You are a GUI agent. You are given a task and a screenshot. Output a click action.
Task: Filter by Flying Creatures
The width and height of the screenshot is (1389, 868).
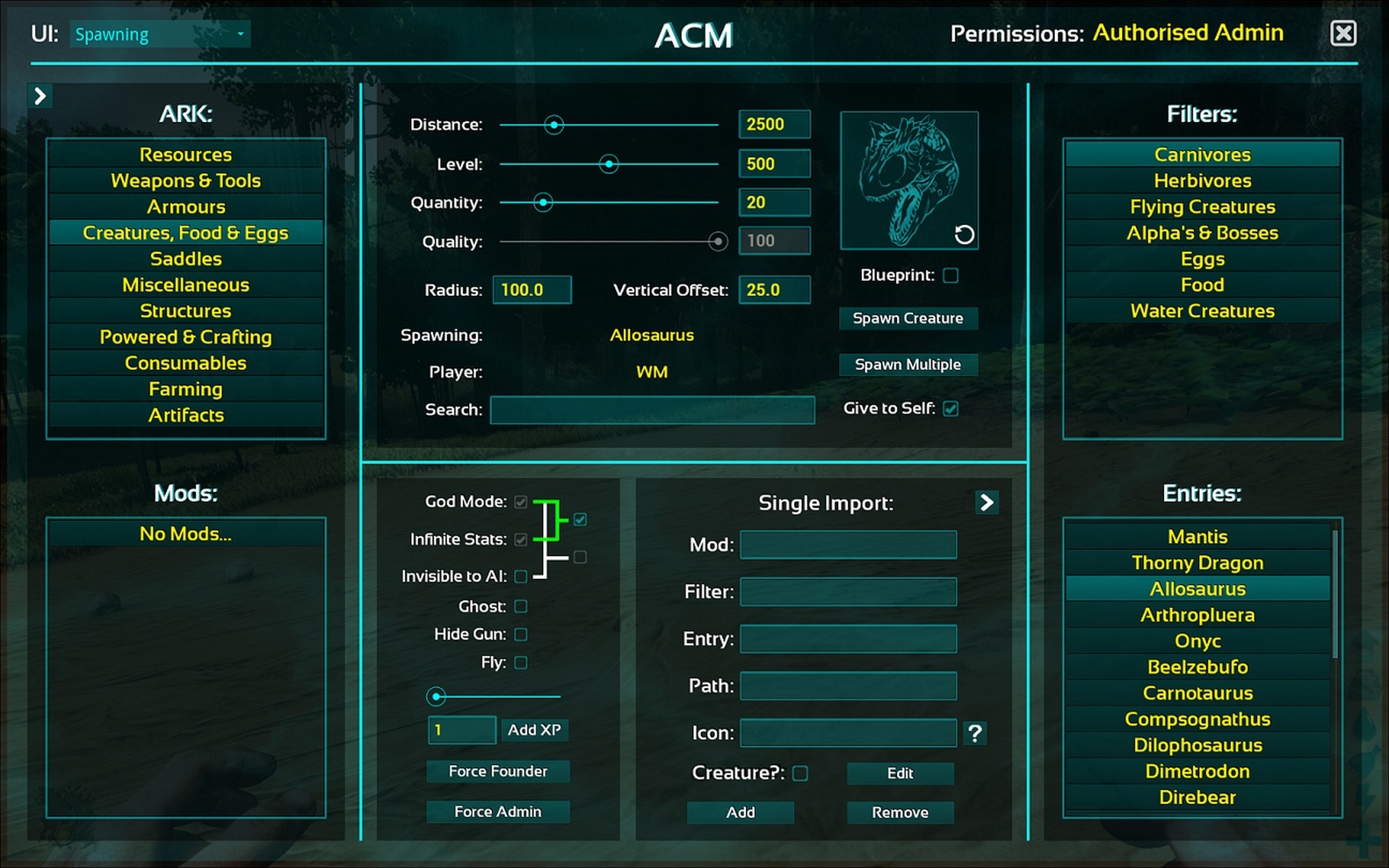(1202, 207)
